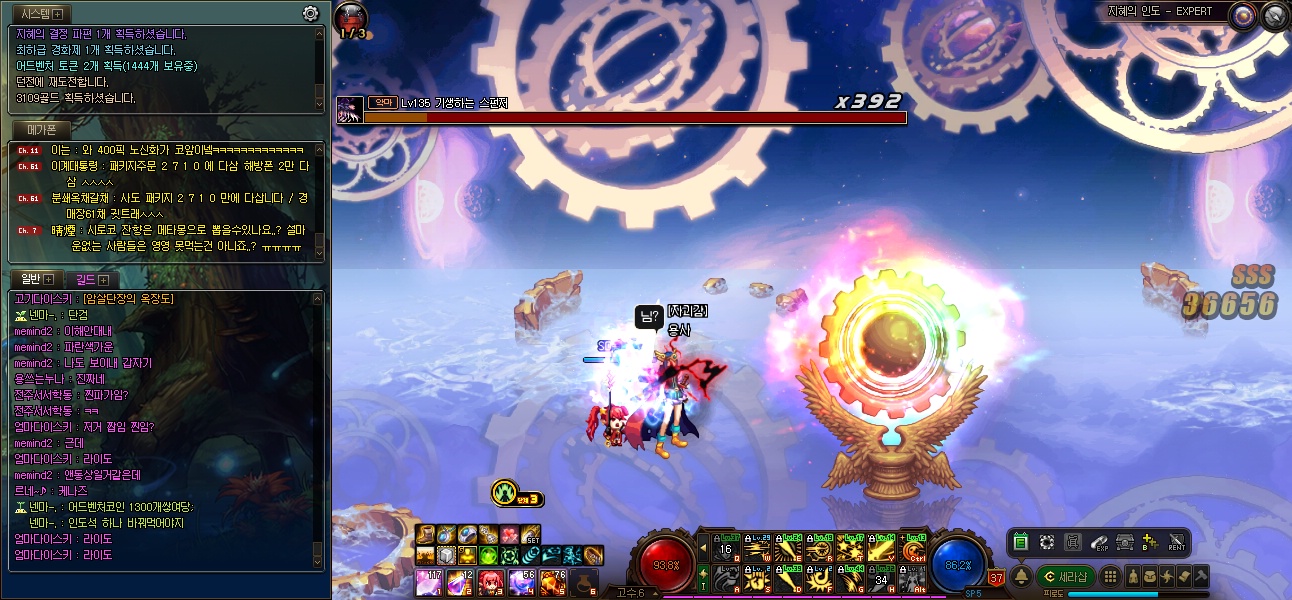Open the 세라샵 cash shop
1292x600 pixels.
pos(1065,577)
